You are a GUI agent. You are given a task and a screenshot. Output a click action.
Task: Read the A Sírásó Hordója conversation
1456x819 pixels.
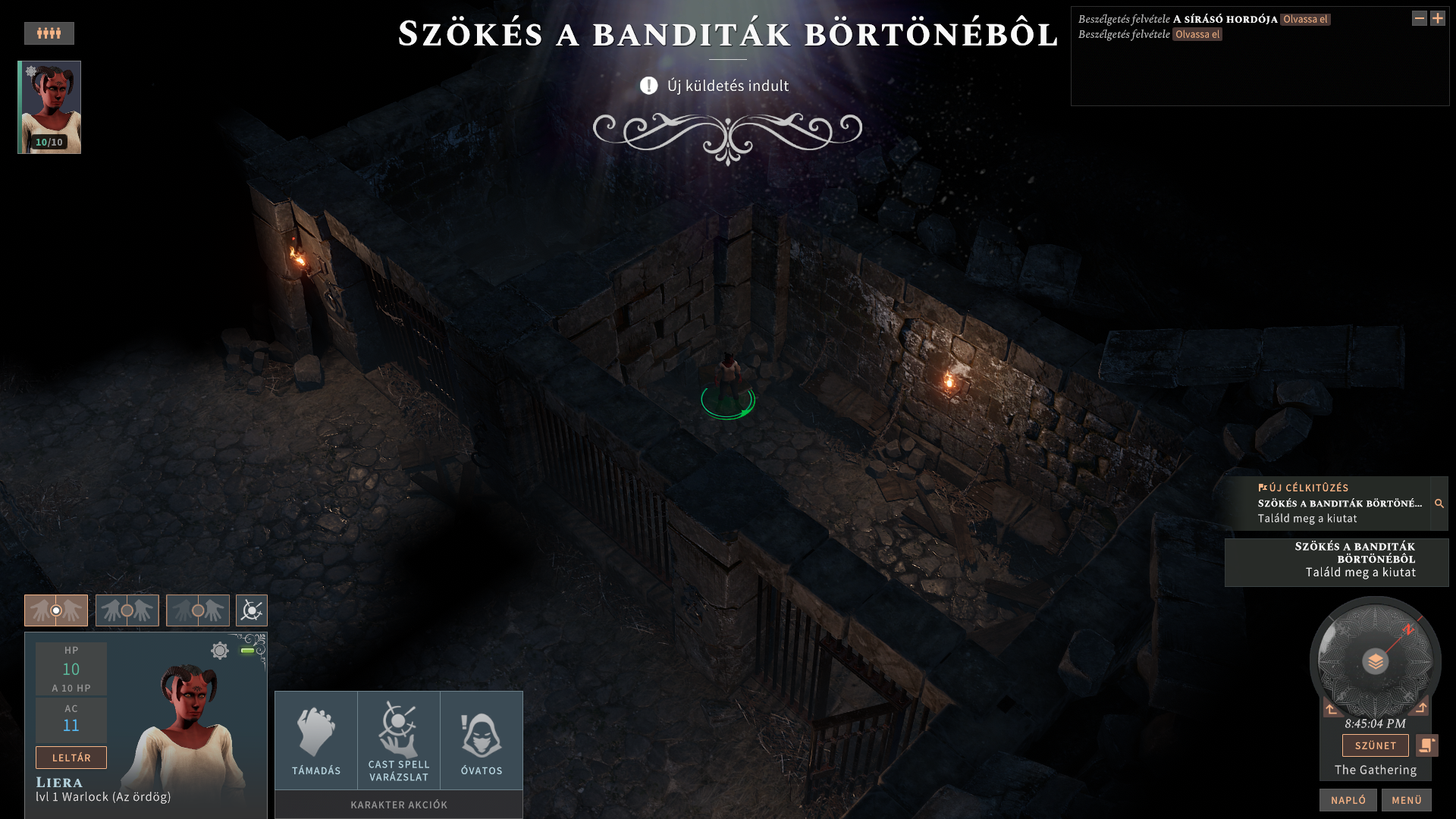(1304, 20)
